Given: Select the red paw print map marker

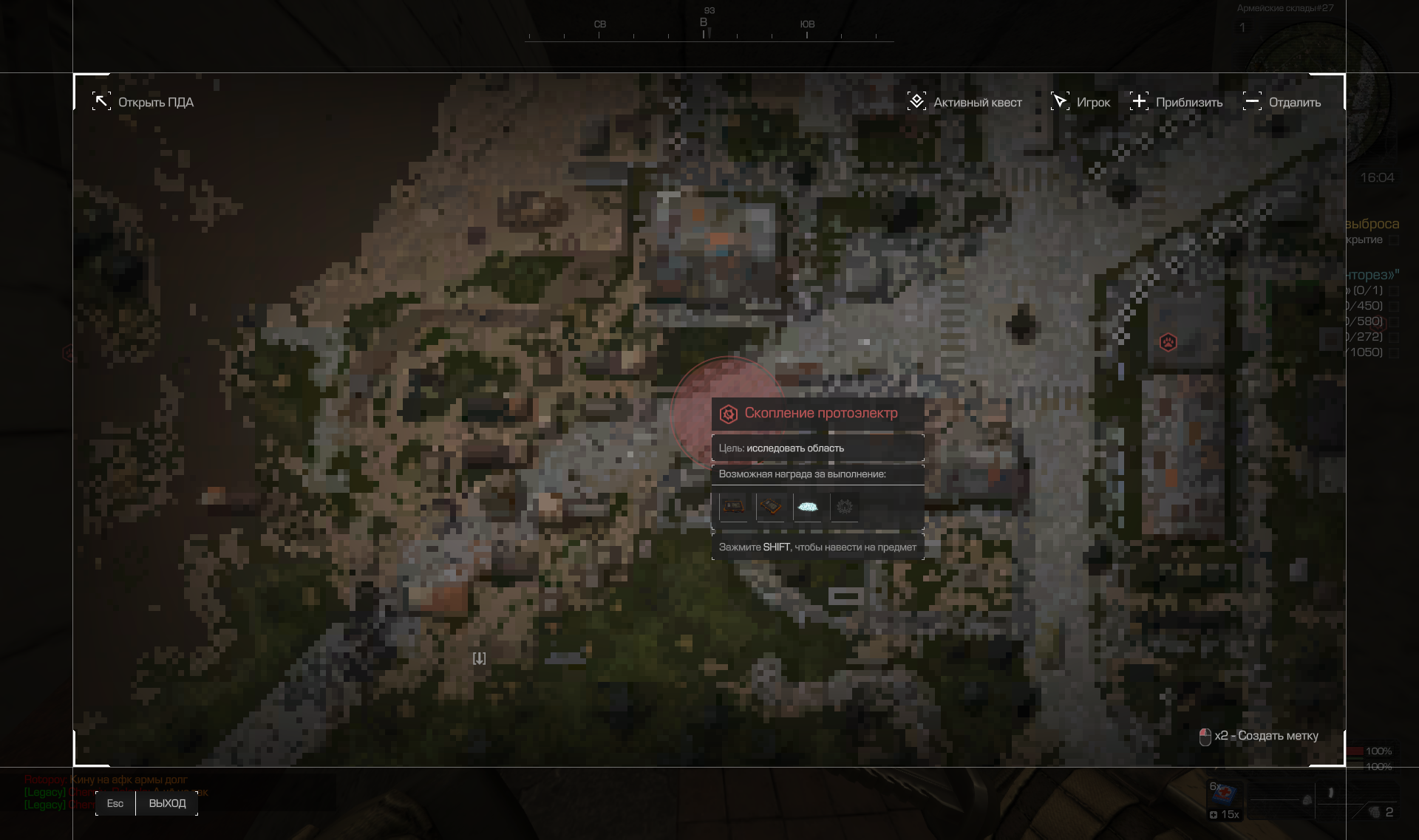Looking at the screenshot, I should [1168, 342].
